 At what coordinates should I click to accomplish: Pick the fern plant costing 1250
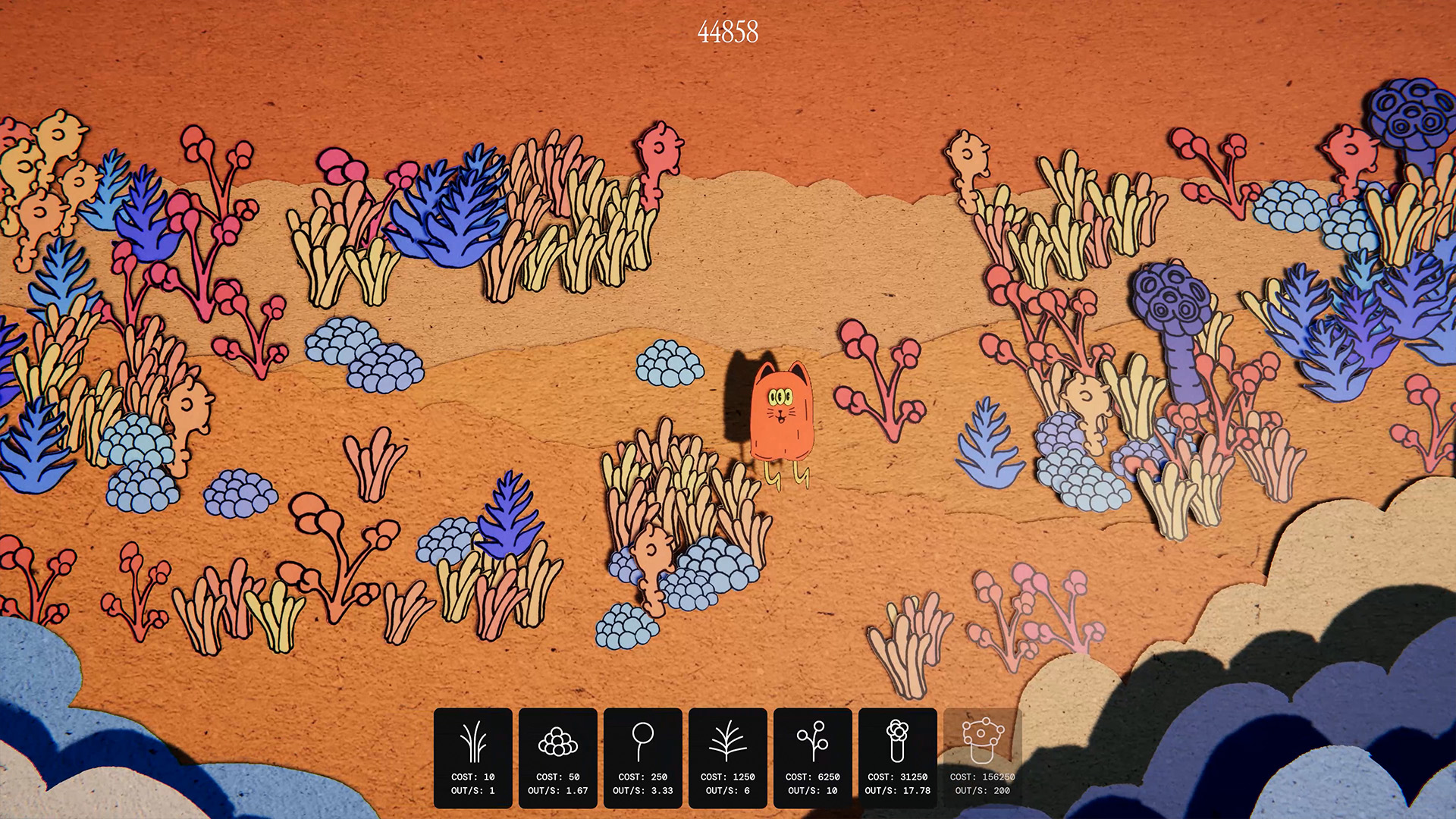point(727,757)
